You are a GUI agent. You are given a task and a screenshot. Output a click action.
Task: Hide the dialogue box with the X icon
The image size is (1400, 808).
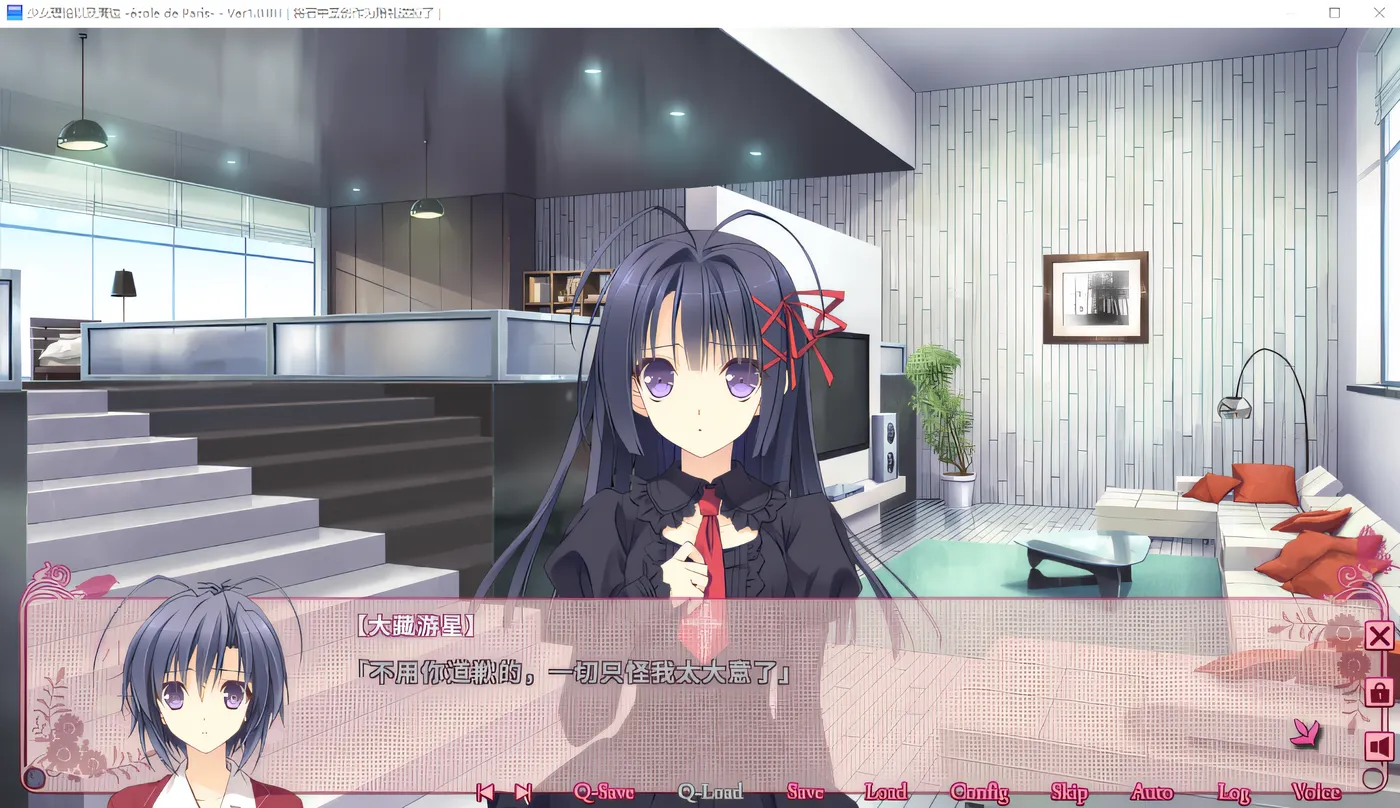point(1377,638)
